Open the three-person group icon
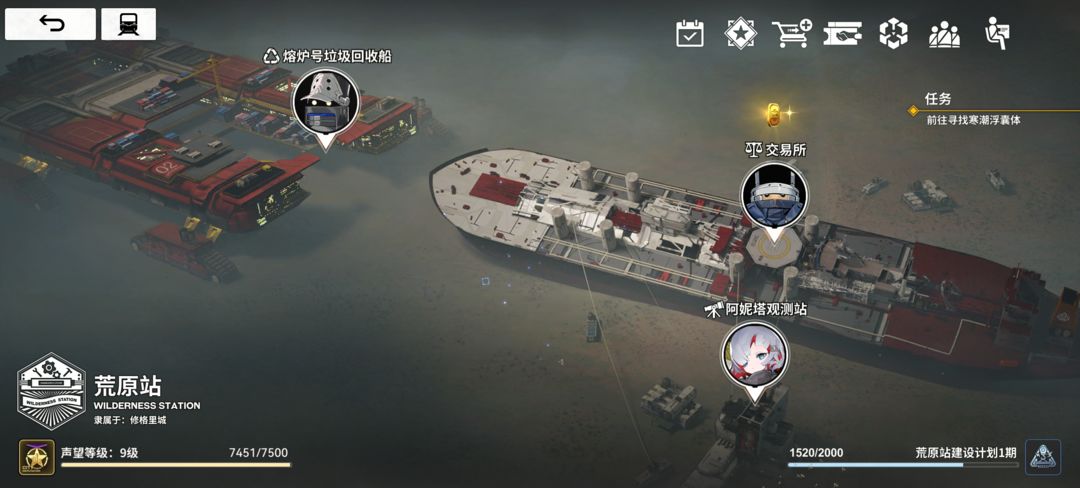 pos(944,34)
